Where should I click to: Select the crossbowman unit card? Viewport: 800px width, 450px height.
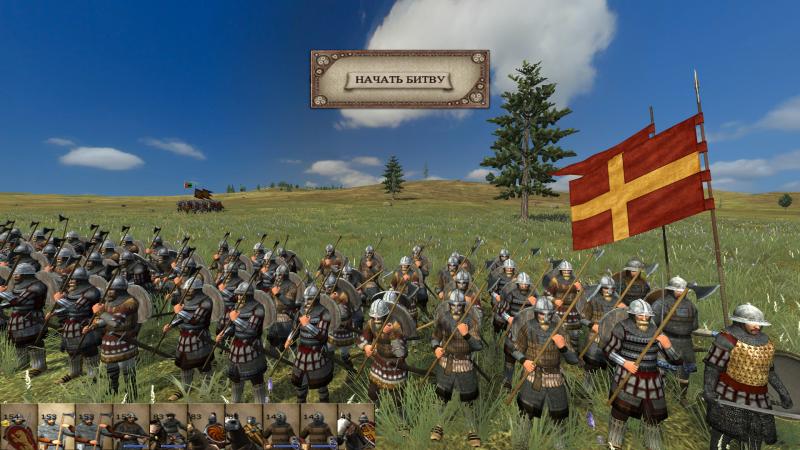130,428
